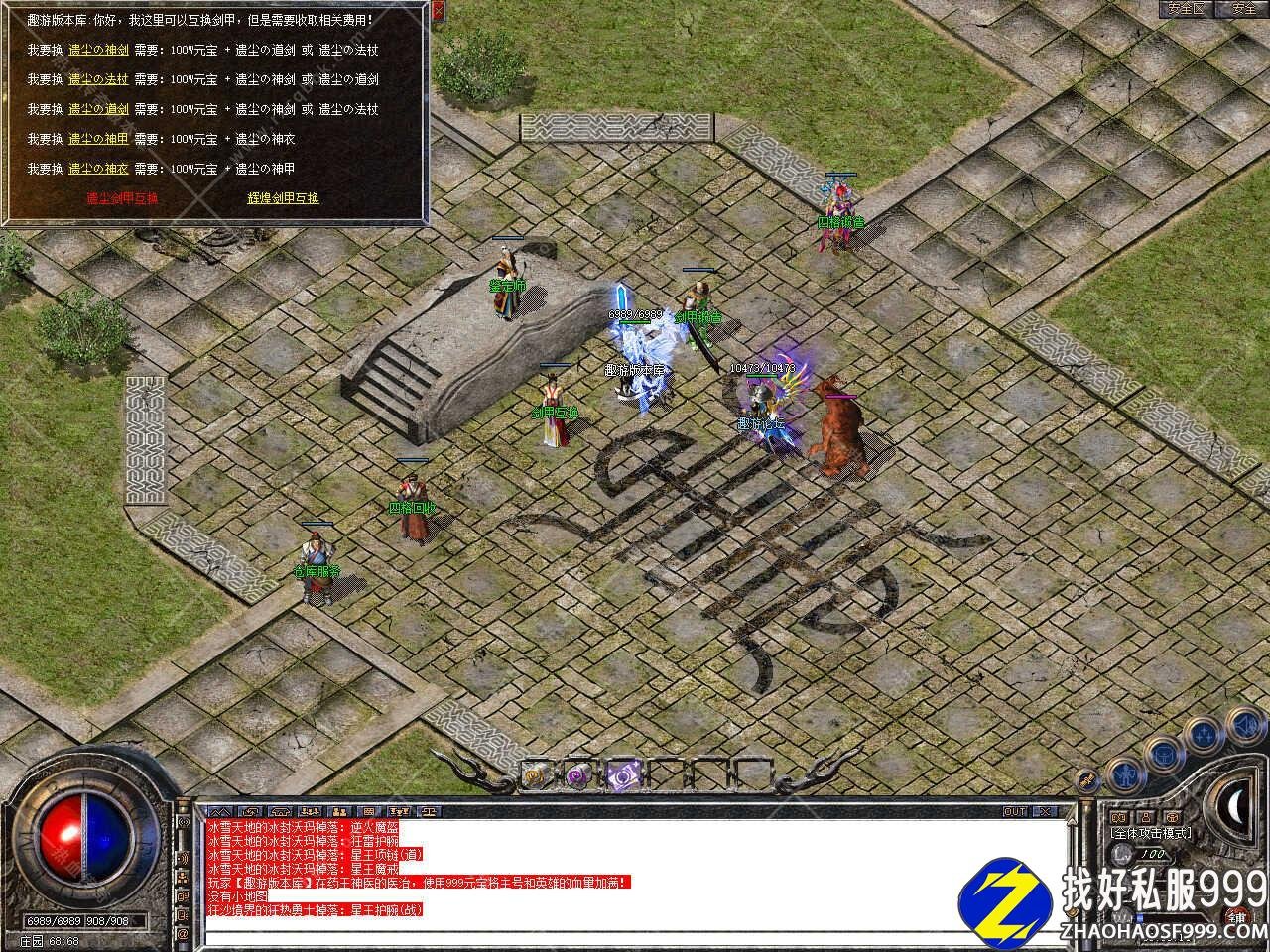This screenshot has height=952, width=1270.
Task: Close chat panel with its X button
Action: [x=1044, y=811]
